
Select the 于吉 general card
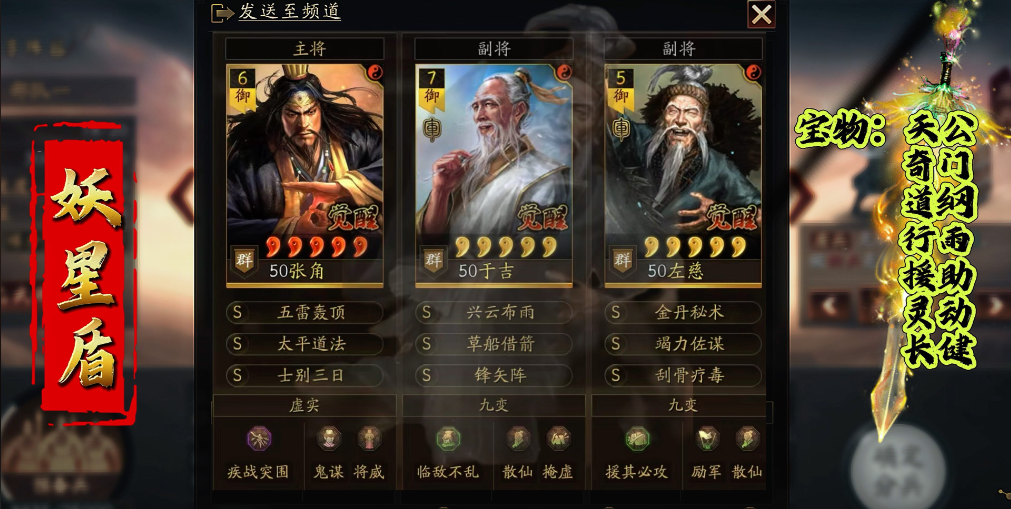pos(494,165)
